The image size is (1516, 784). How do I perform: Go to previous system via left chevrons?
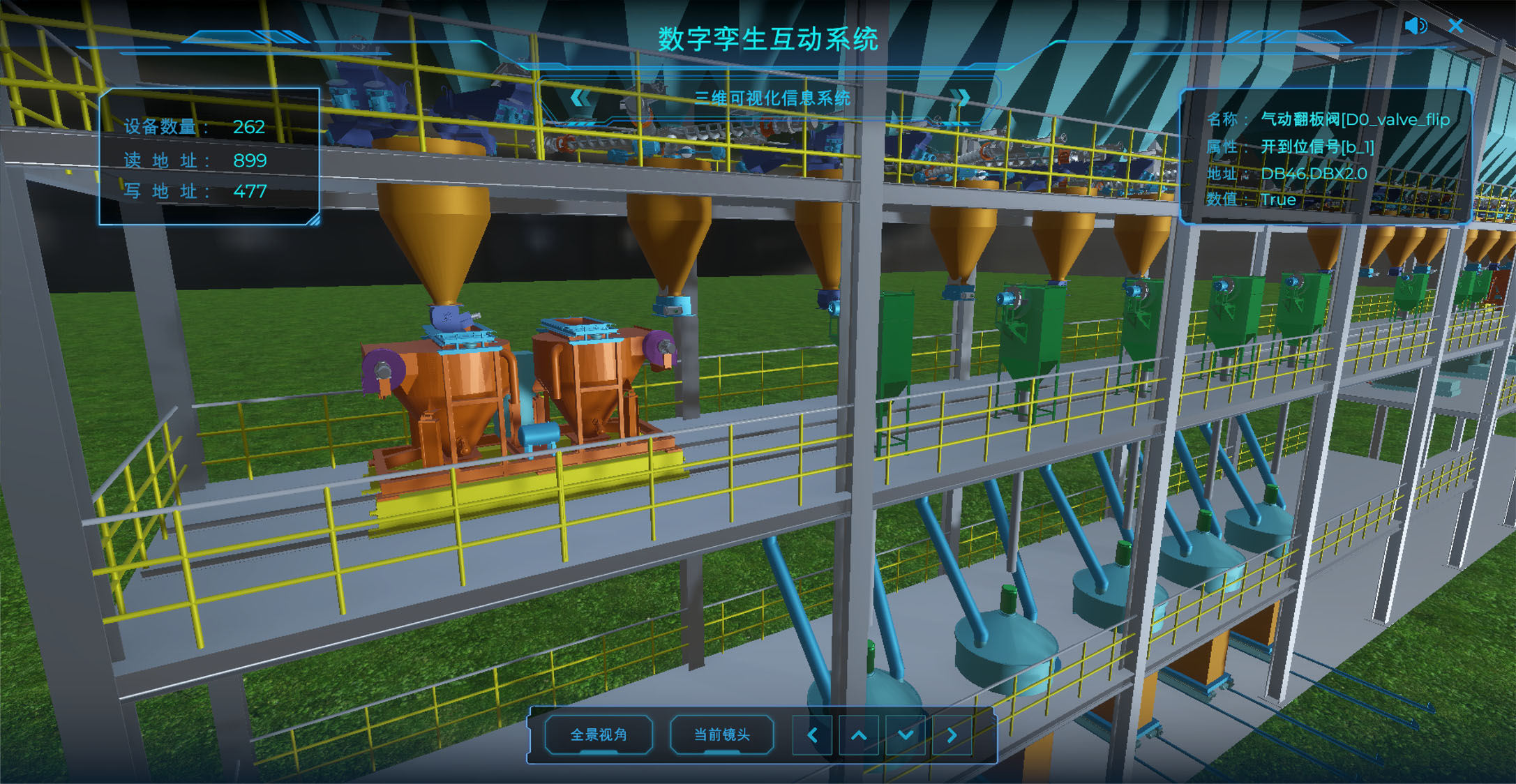(580, 98)
